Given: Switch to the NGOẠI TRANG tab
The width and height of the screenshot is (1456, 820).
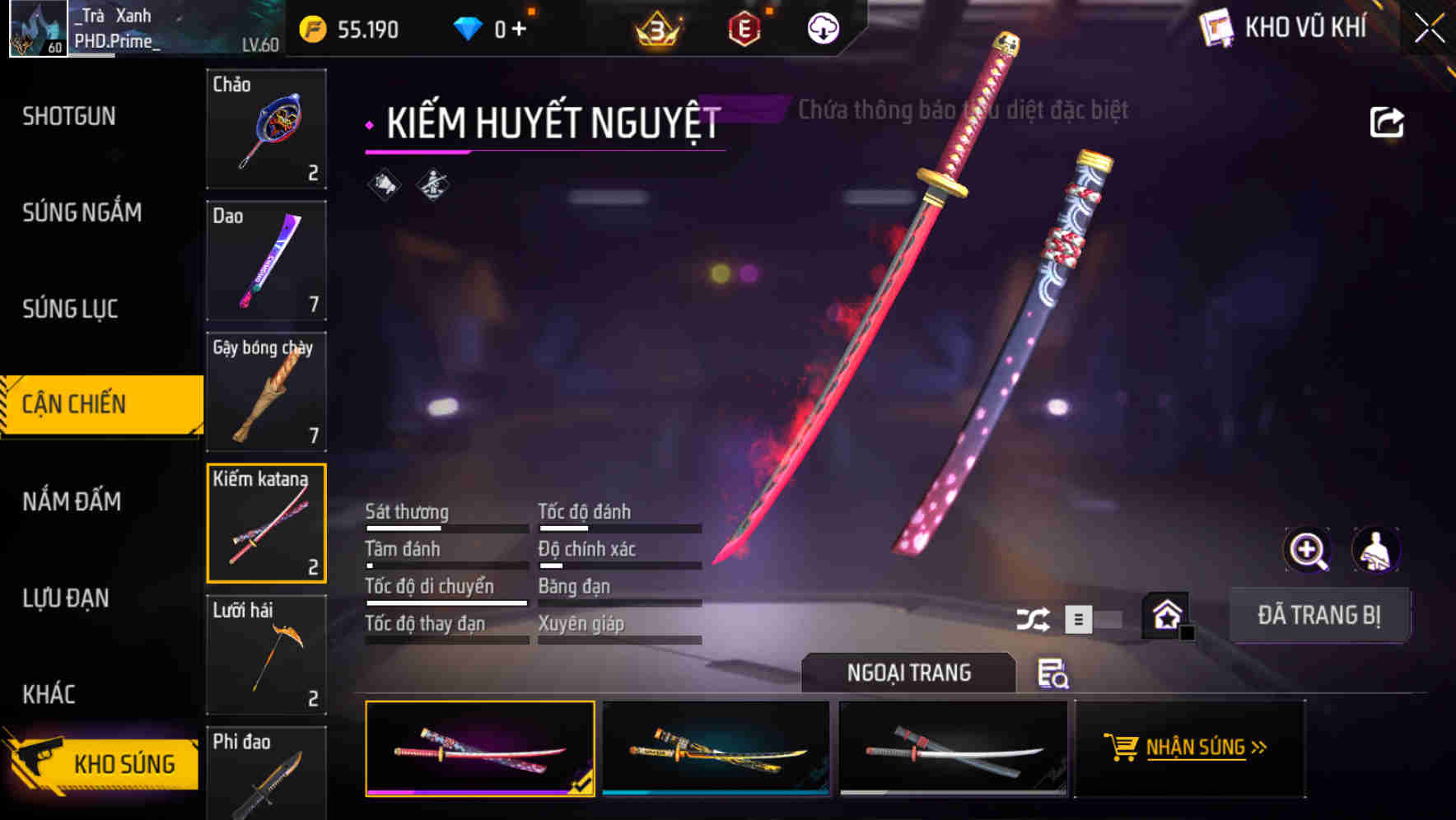Looking at the screenshot, I should pyautogui.click(x=909, y=673).
